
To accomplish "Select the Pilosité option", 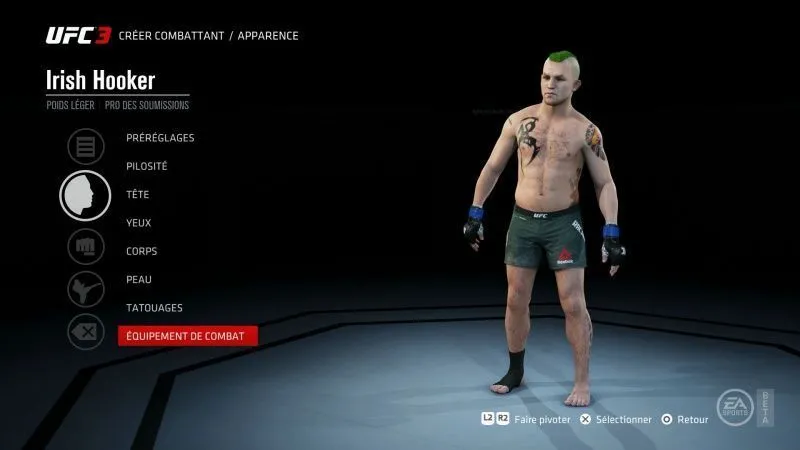I will tap(147, 166).
